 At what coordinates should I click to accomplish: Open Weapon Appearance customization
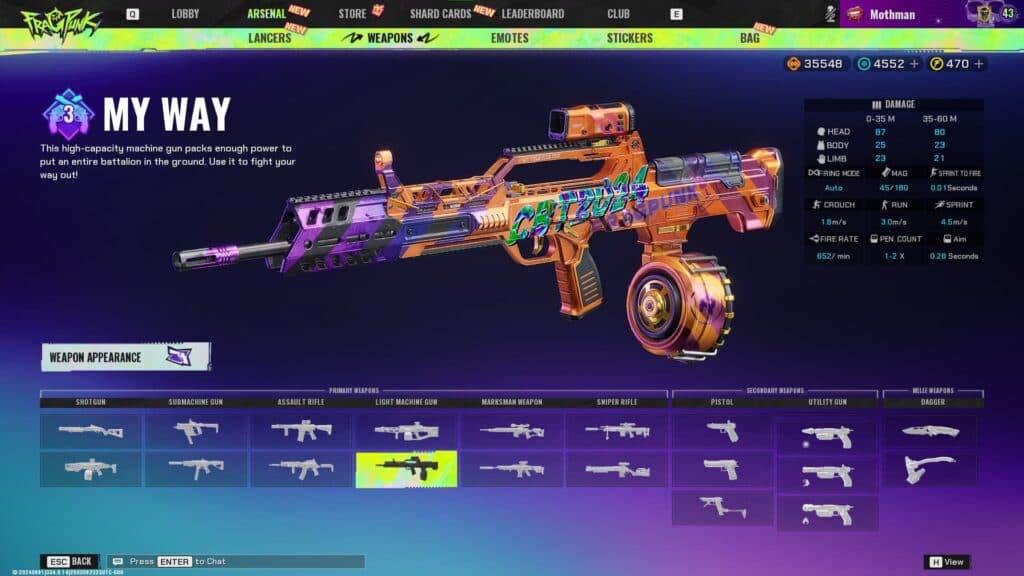click(x=125, y=357)
